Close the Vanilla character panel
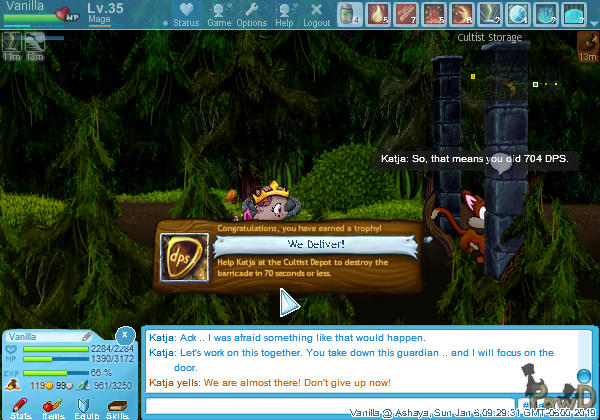 pyautogui.click(x=125, y=333)
